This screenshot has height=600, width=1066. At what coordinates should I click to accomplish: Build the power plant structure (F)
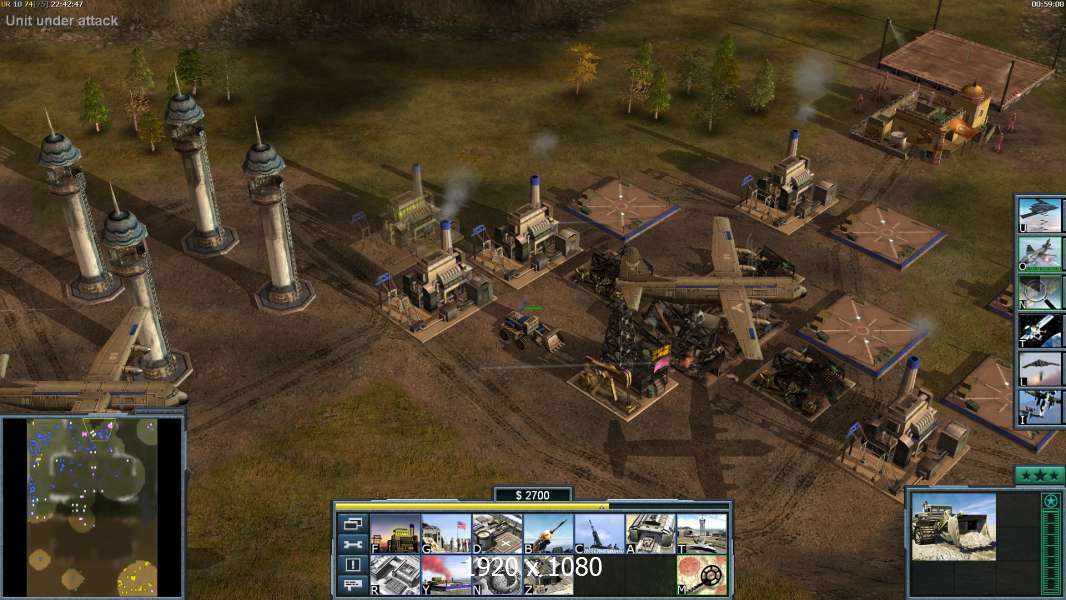[x=395, y=533]
